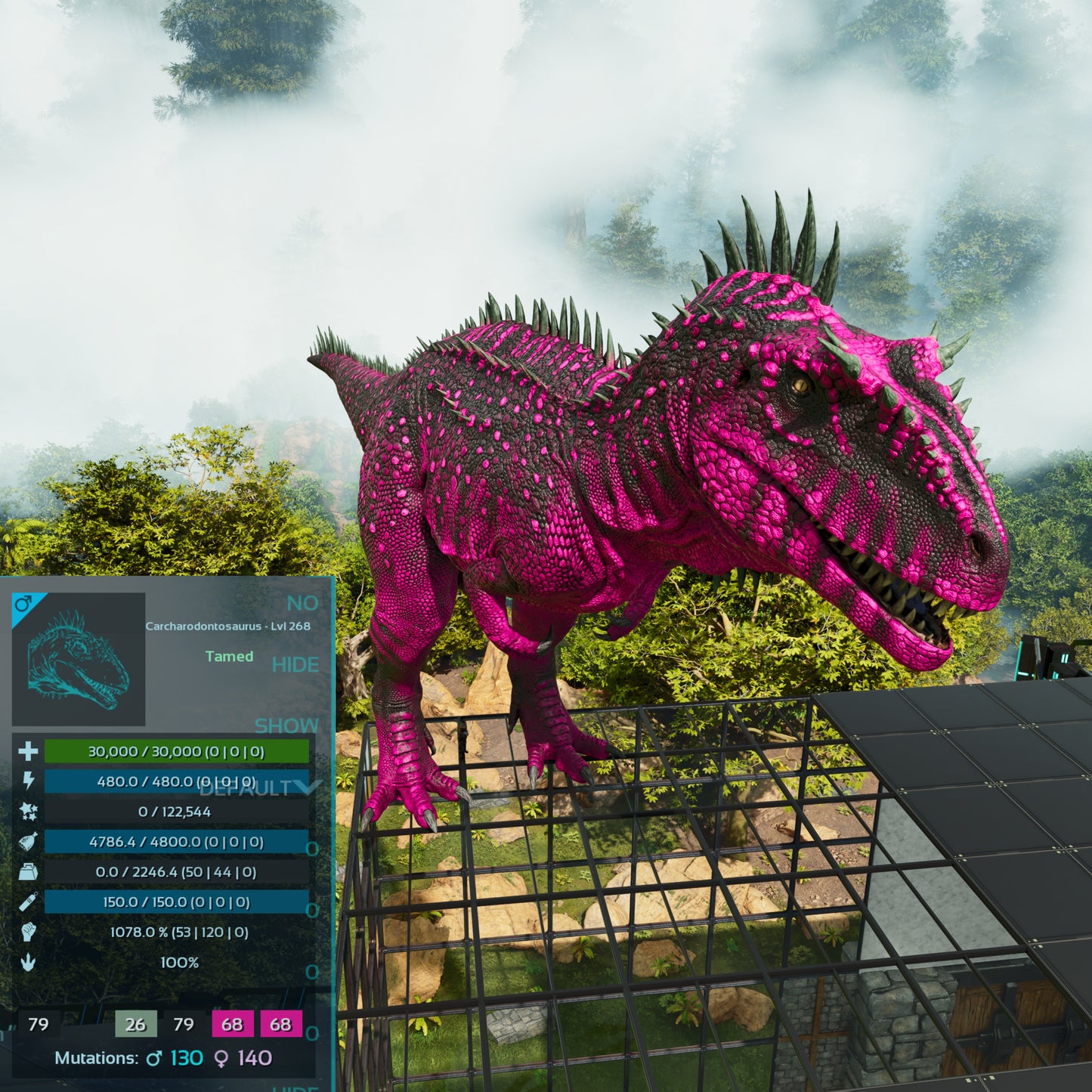The image size is (1092, 1092).
Task: Click the male gender icon on portrait
Action: [23, 603]
